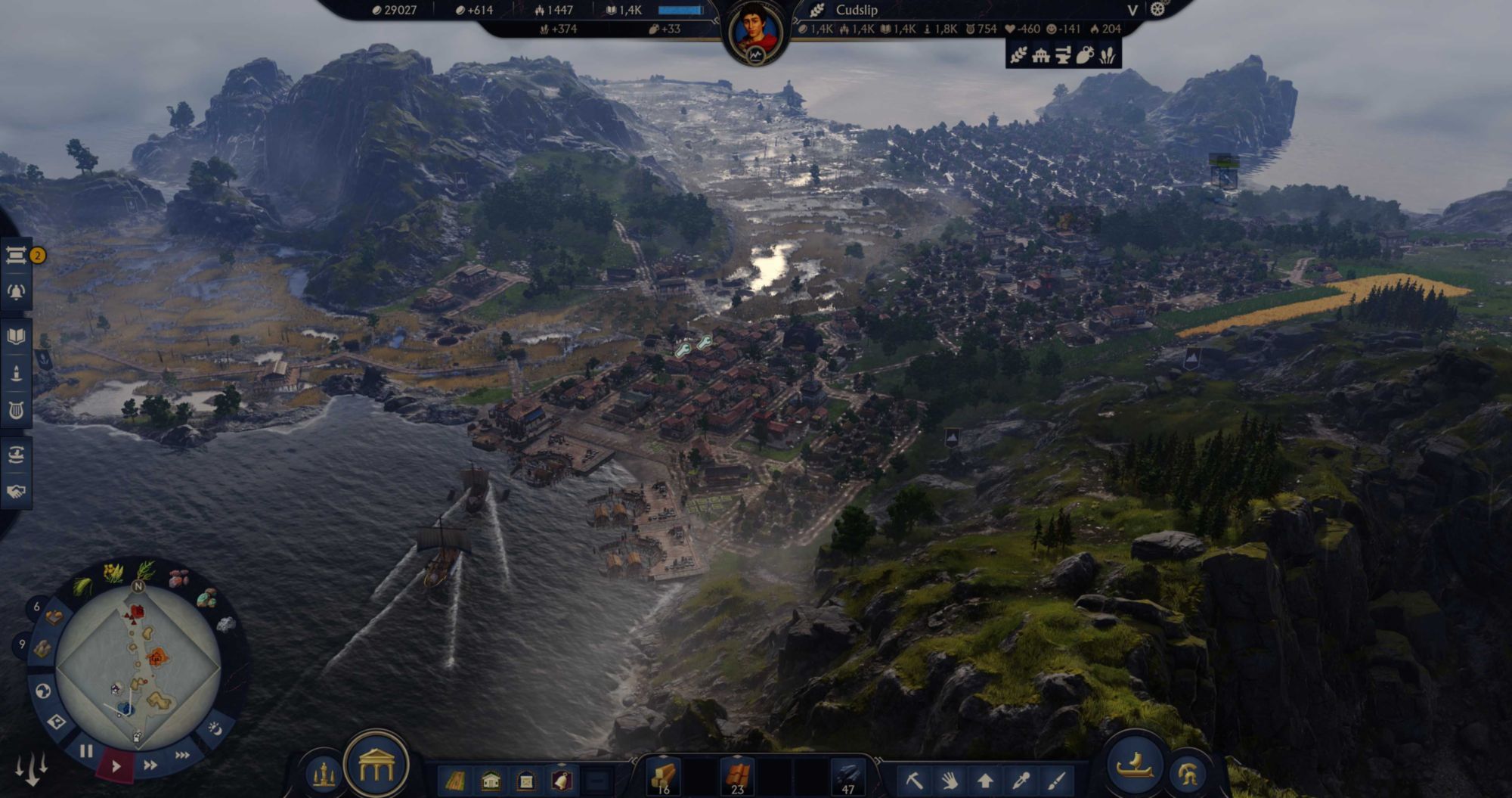1512x798 pixels.
Task: Open the build menu temple button
Action: tap(376, 768)
